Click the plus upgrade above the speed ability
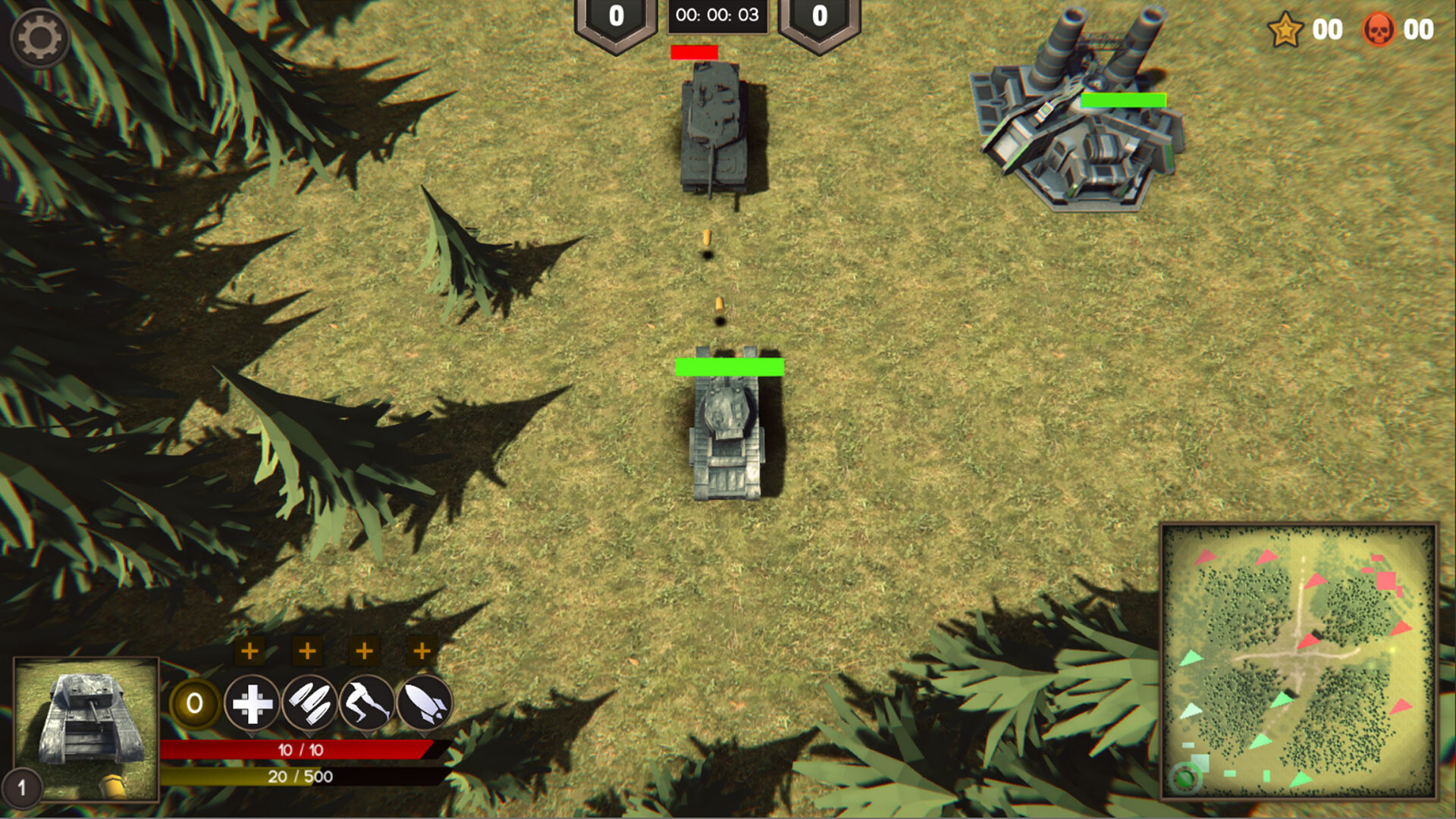 (x=365, y=650)
